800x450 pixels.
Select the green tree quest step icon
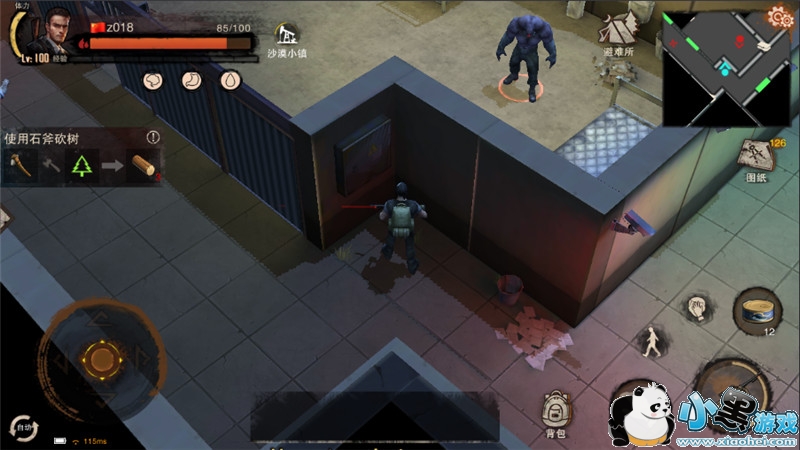click(x=79, y=166)
